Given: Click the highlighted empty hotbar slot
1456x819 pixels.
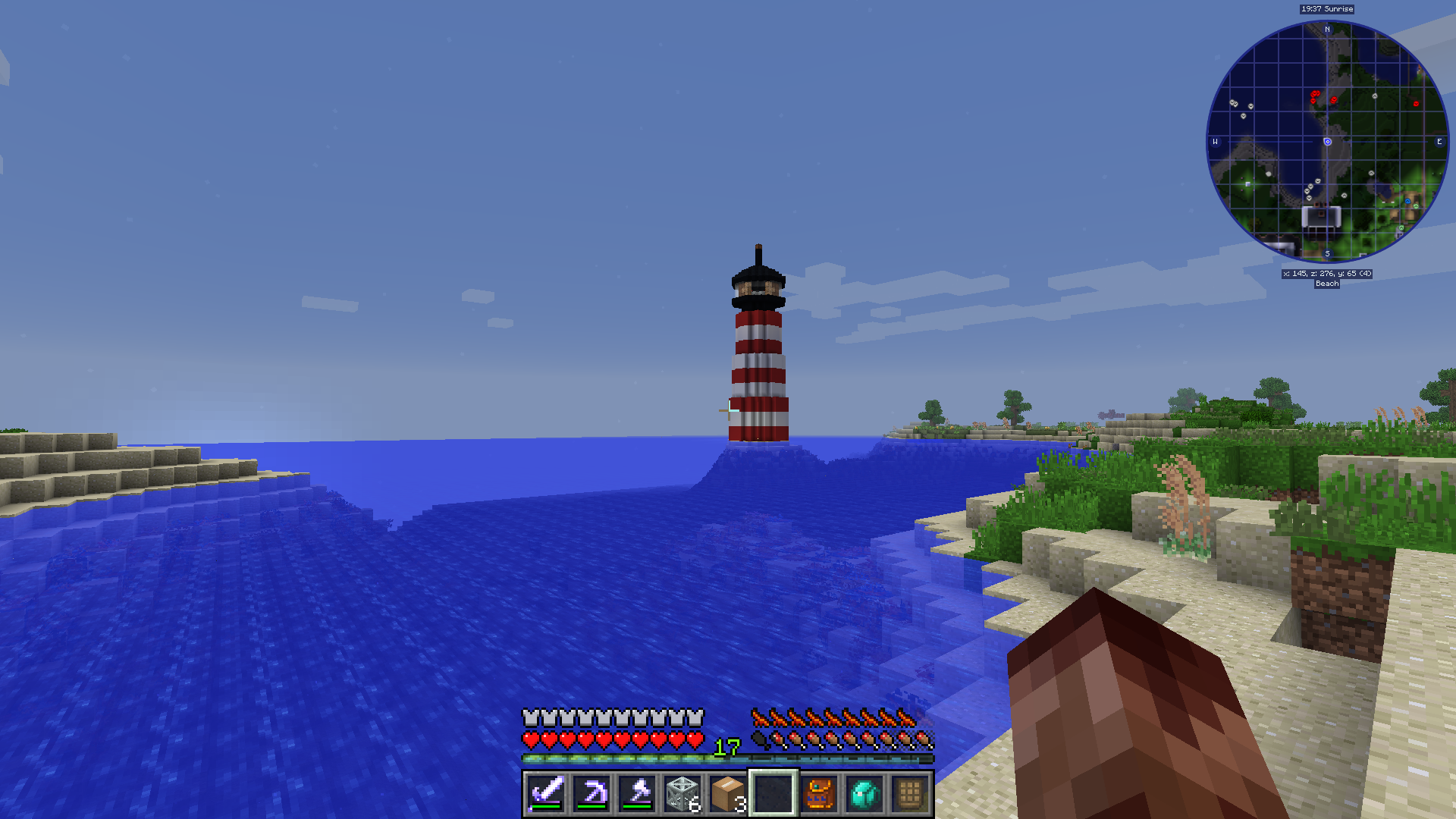Looking at the screenshot, I should pyautogui.click(x=773, y=794).
